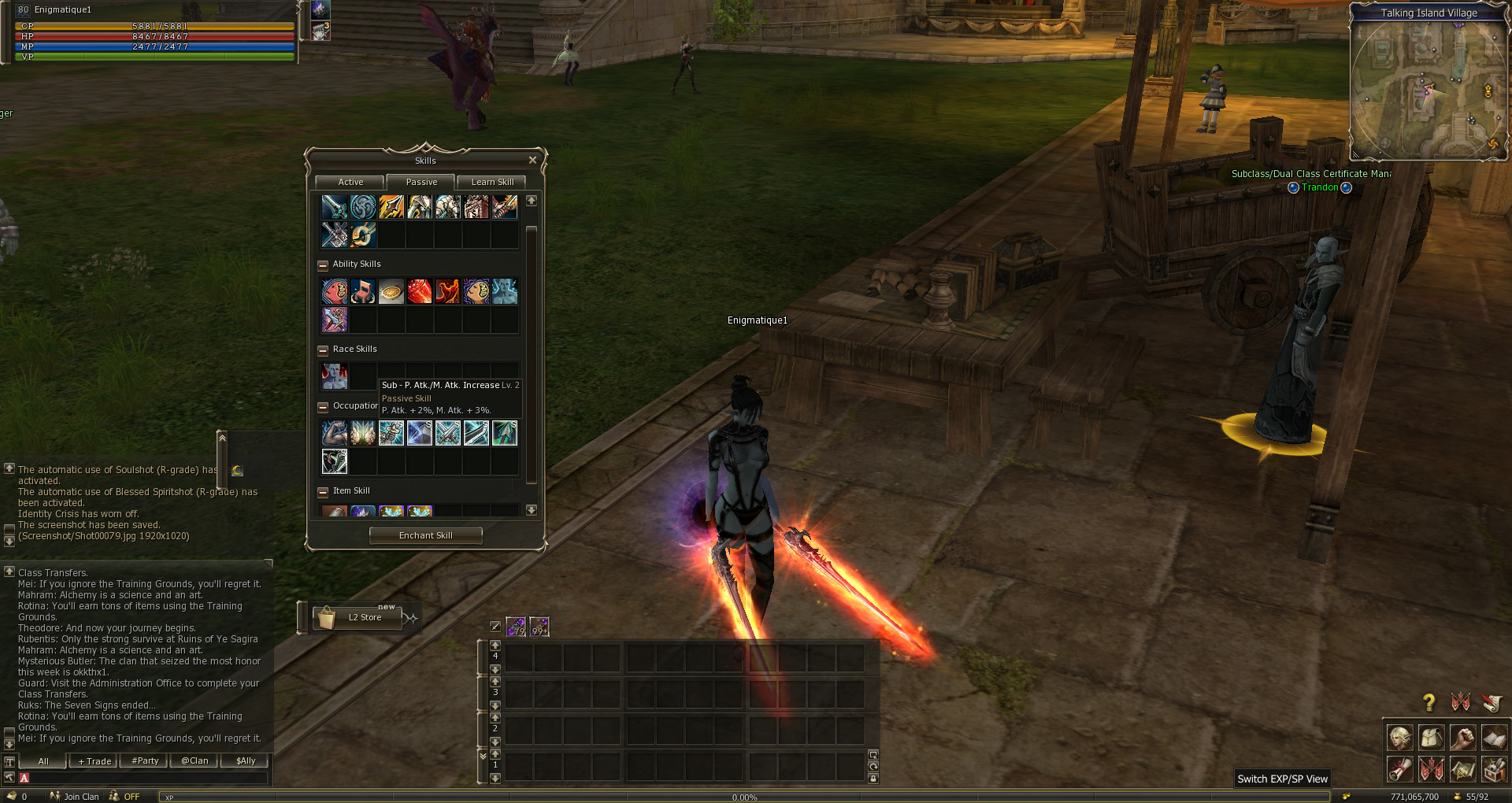The height and width of the screenshot is (803, 1512).
Task: Show the @Clan chat tab
Action: (195, 761)
